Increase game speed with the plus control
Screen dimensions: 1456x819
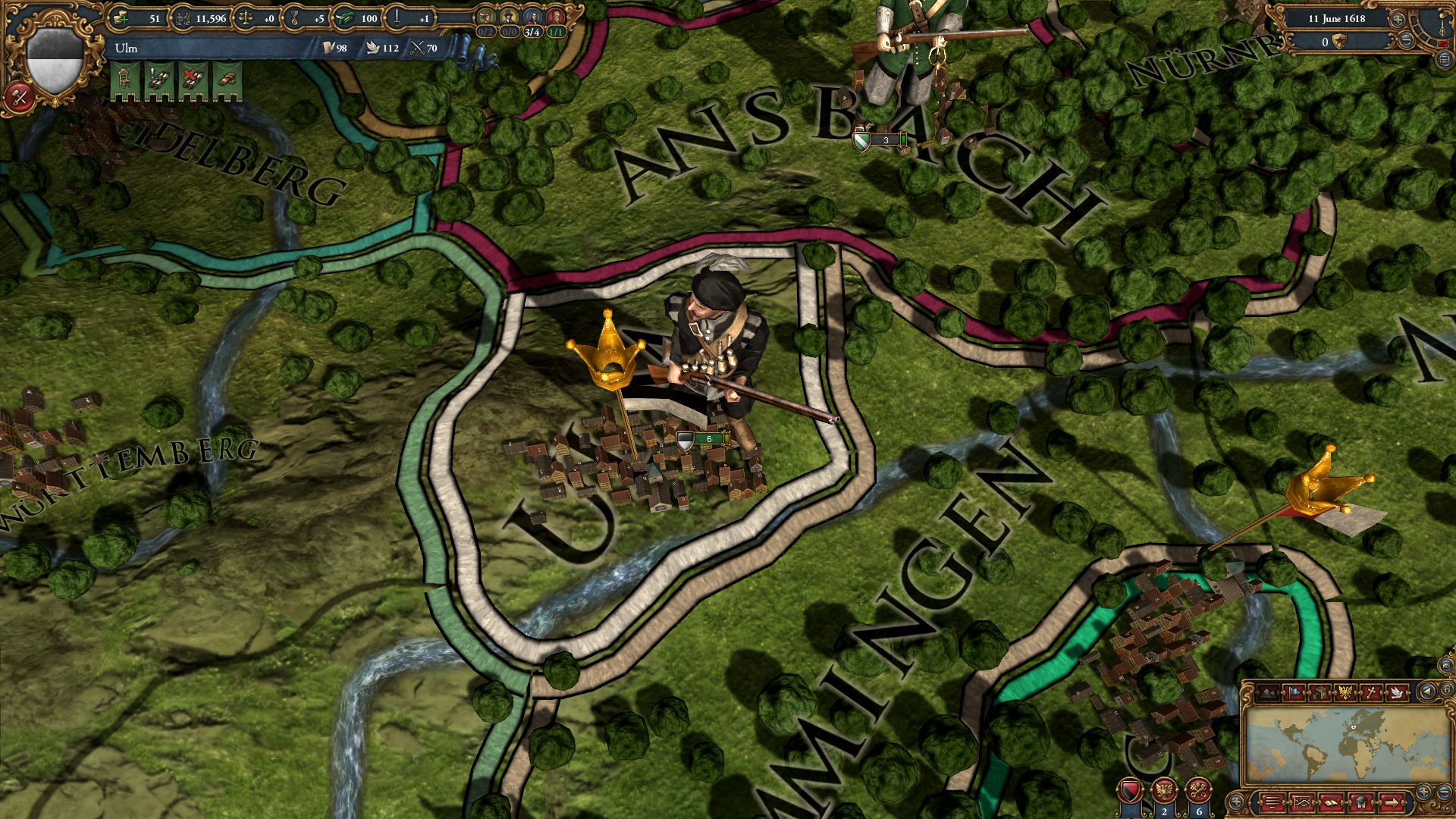click(1398, 20)
